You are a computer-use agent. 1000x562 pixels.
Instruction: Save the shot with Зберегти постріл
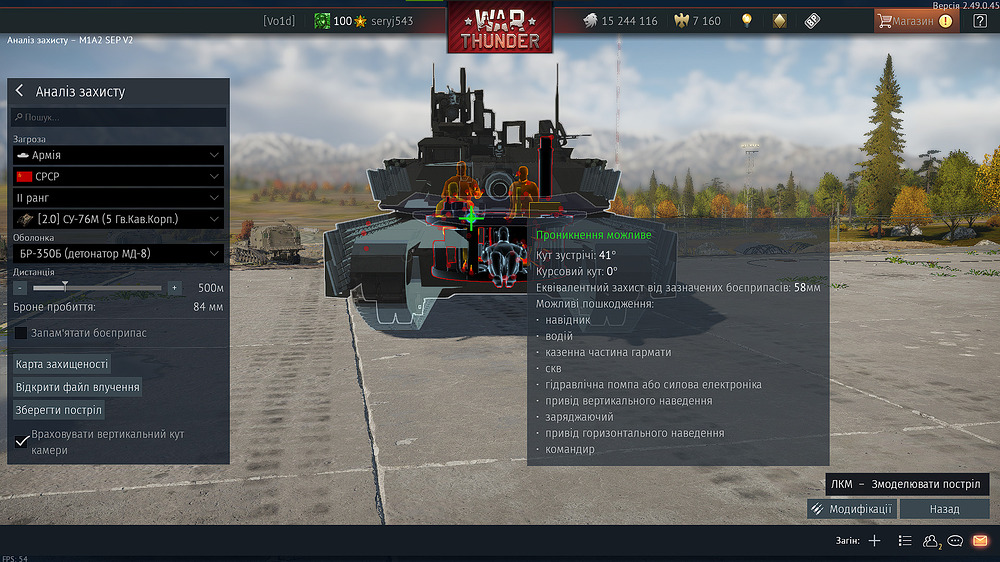click(x=59, y=410)
